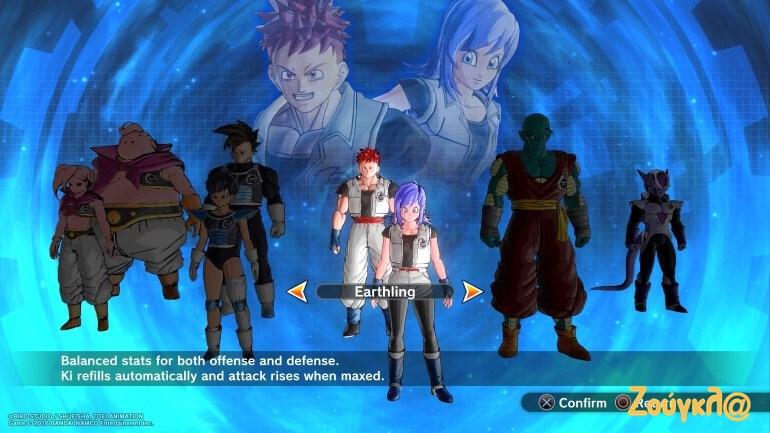
Task: Click the right arrow beside Earthling
Action: pyautogui.click(x=472, y=292)
